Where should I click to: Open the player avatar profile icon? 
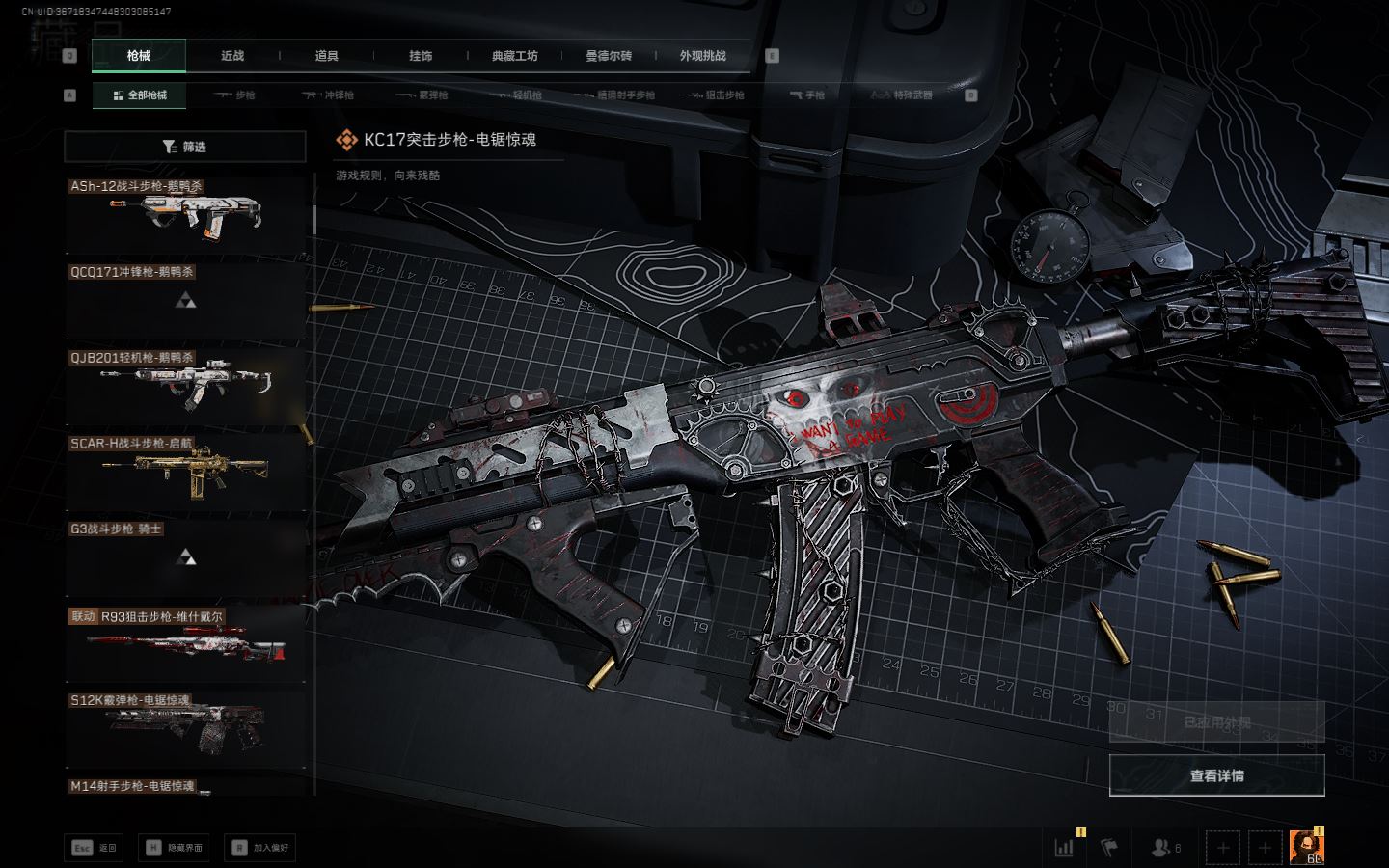coord(1306,847)
